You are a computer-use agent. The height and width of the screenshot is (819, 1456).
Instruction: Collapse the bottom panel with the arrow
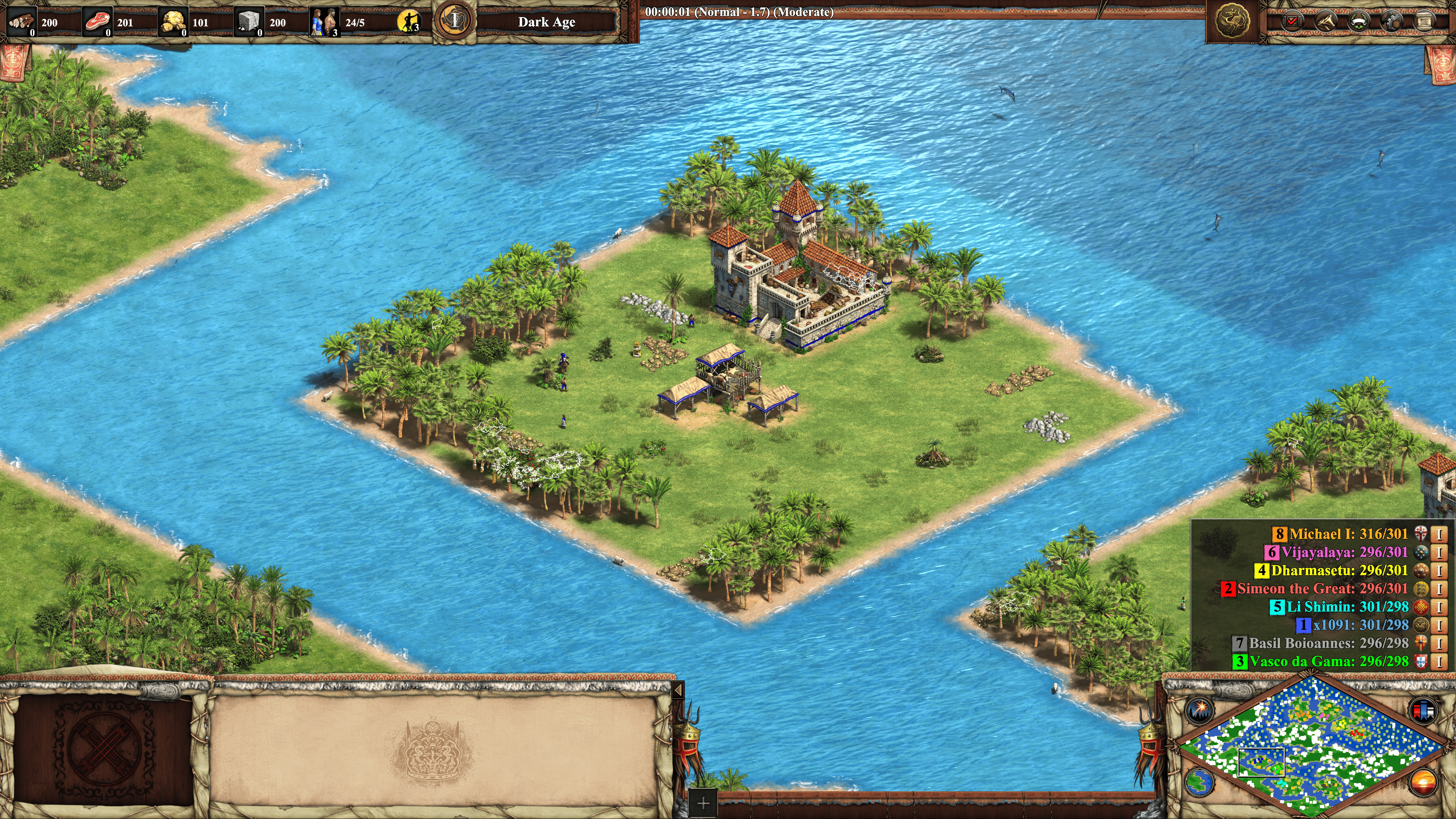pyautogui.click(x=678, y=690)
